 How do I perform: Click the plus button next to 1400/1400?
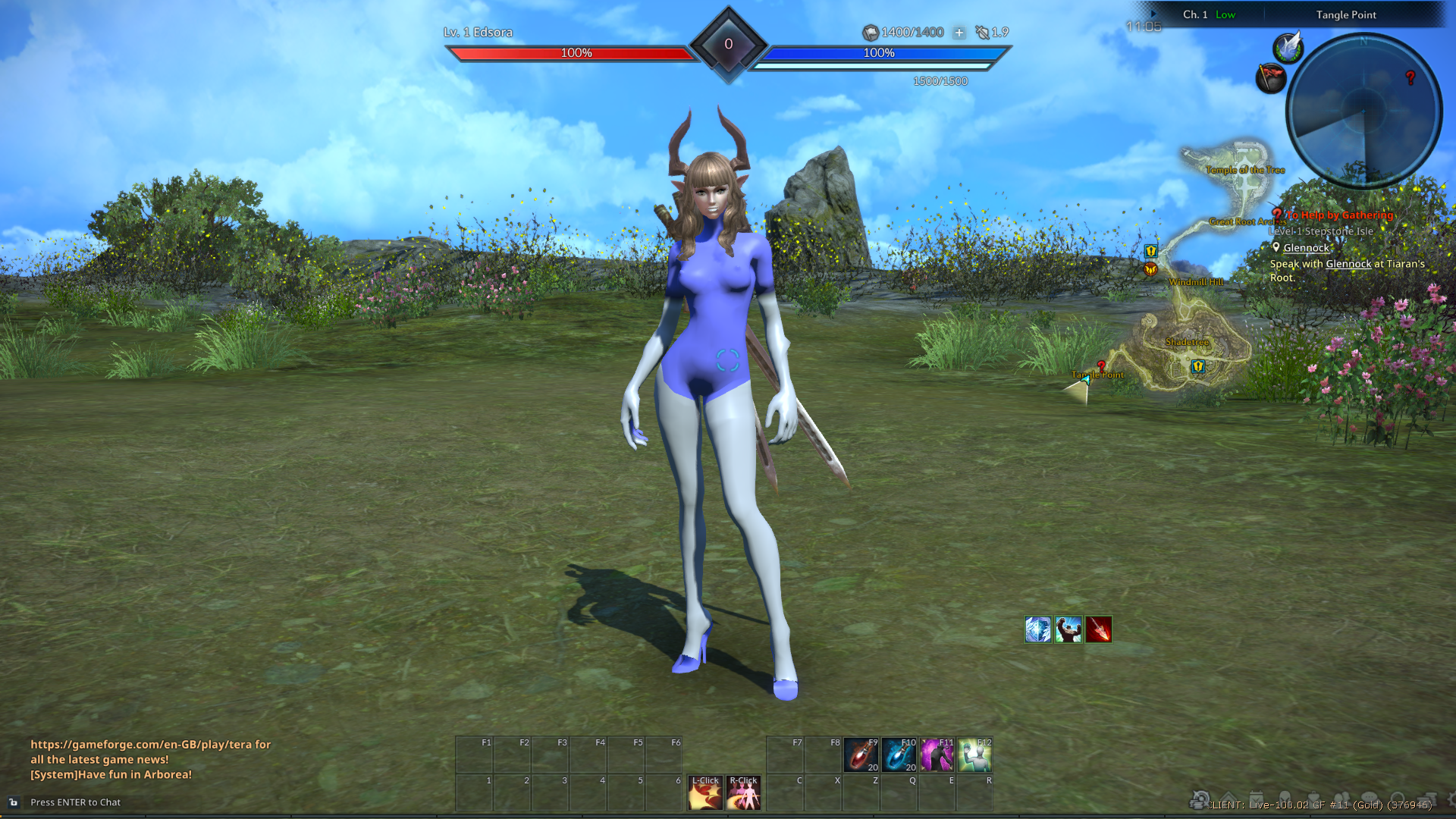tap(959, 33)
